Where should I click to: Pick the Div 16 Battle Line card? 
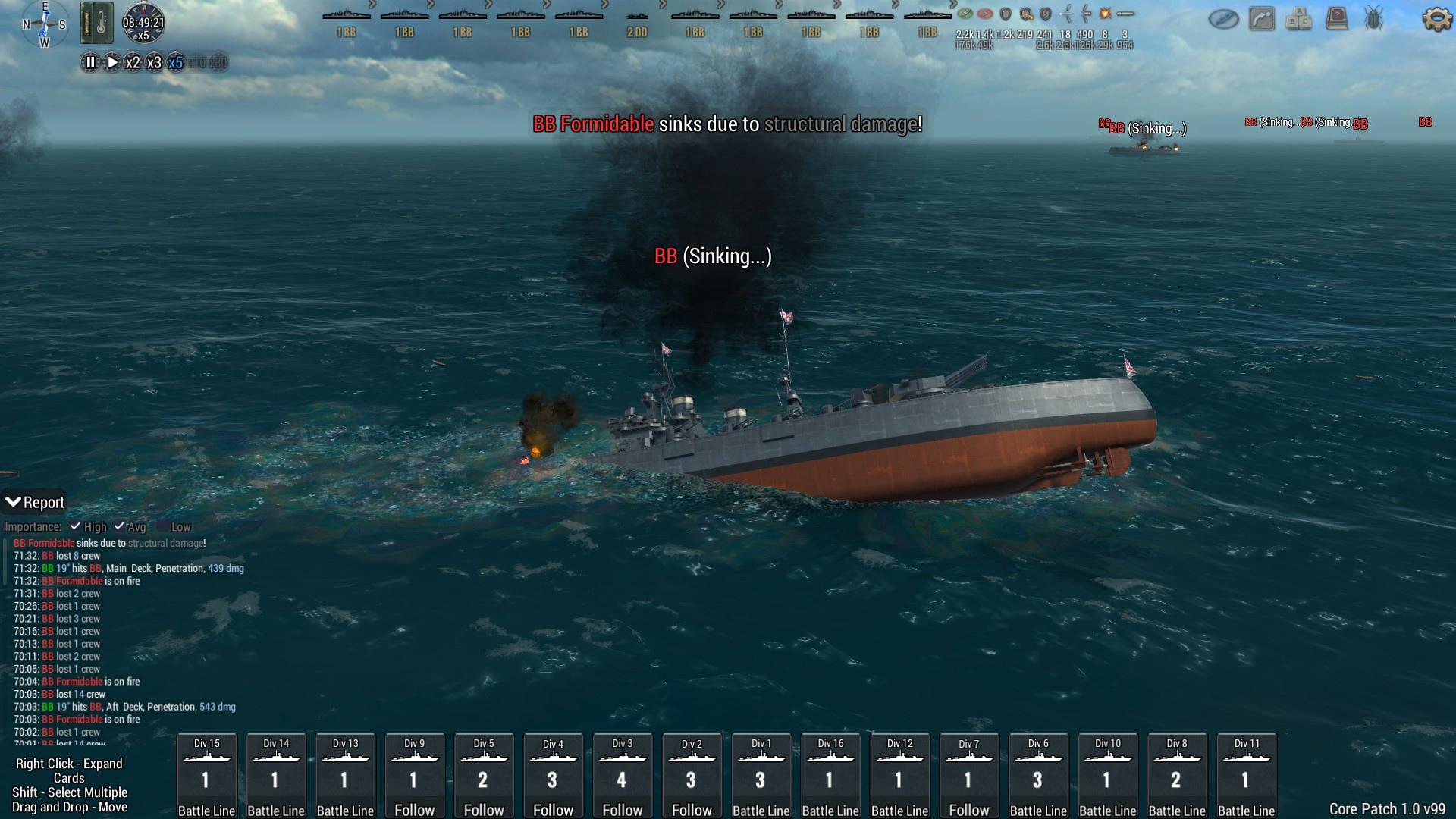point(830,776)
